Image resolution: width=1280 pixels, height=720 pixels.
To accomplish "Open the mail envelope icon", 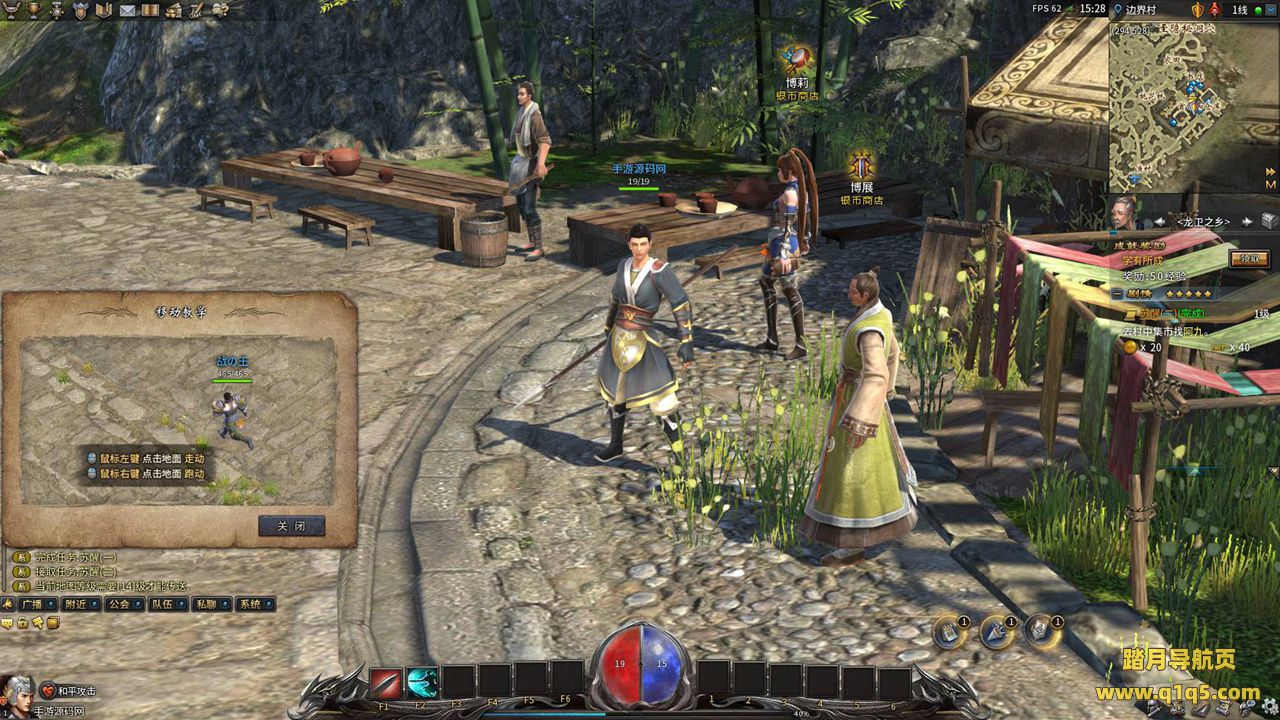I will 128,10.
